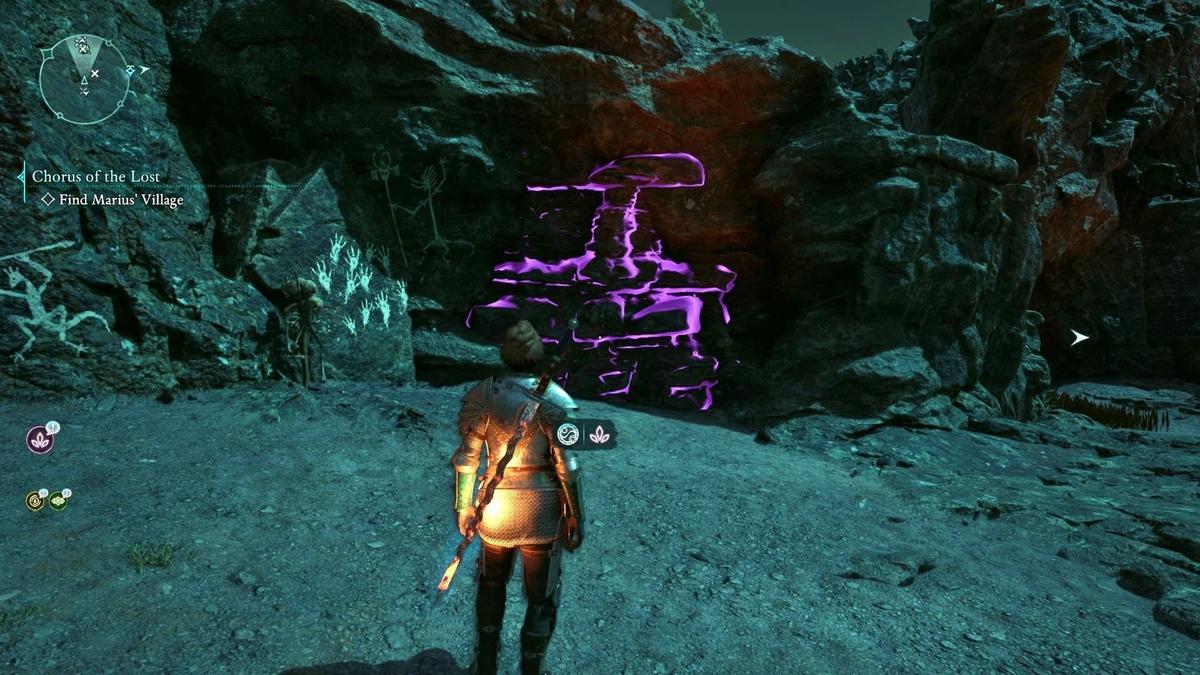The height and width of the screenshot is (675, 1200).
Task: Click the cyan diamond marker beside minimap
Action: tap(132, 72)
